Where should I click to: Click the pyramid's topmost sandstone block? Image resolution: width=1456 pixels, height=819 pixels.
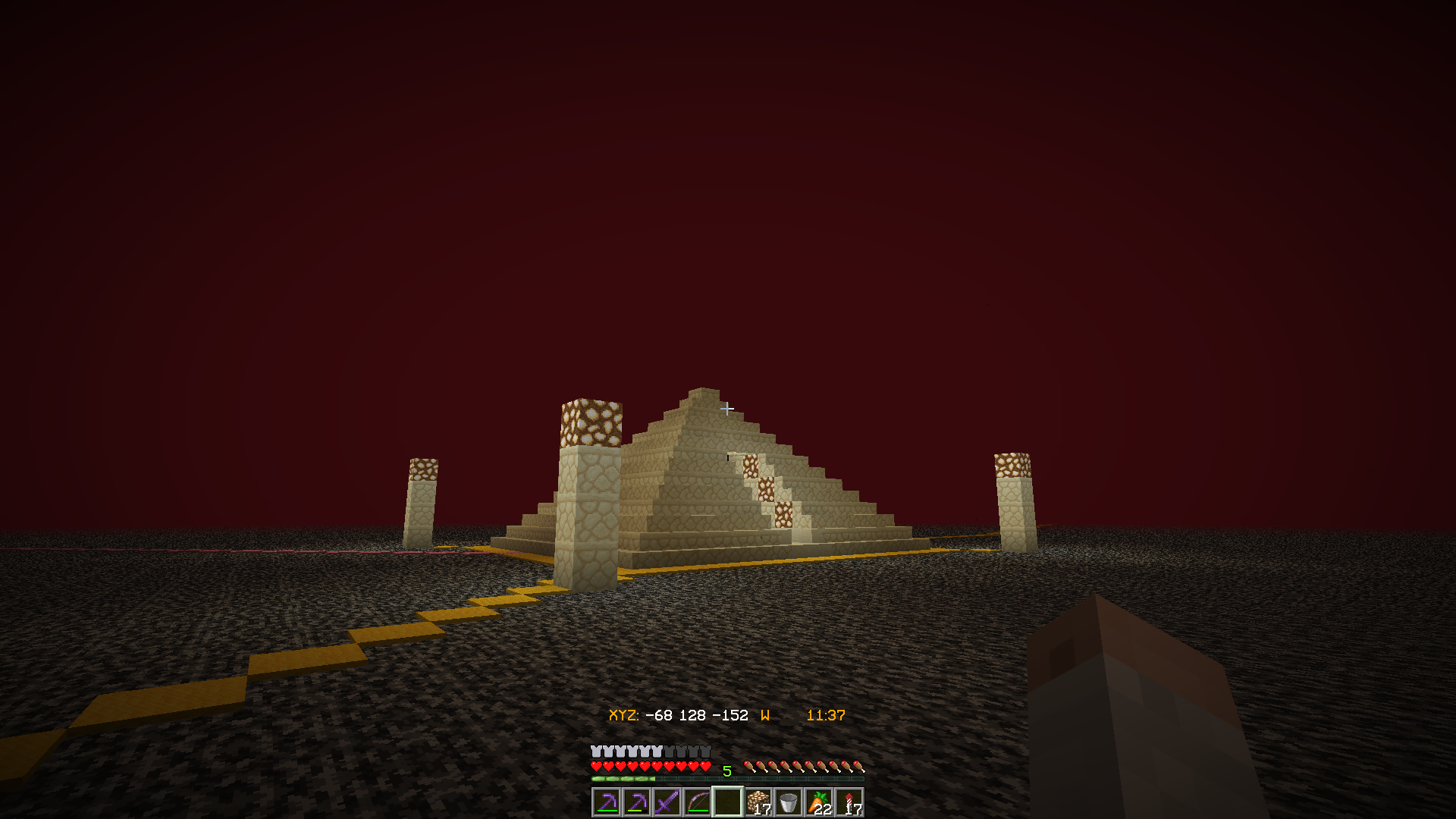[703, 394]
